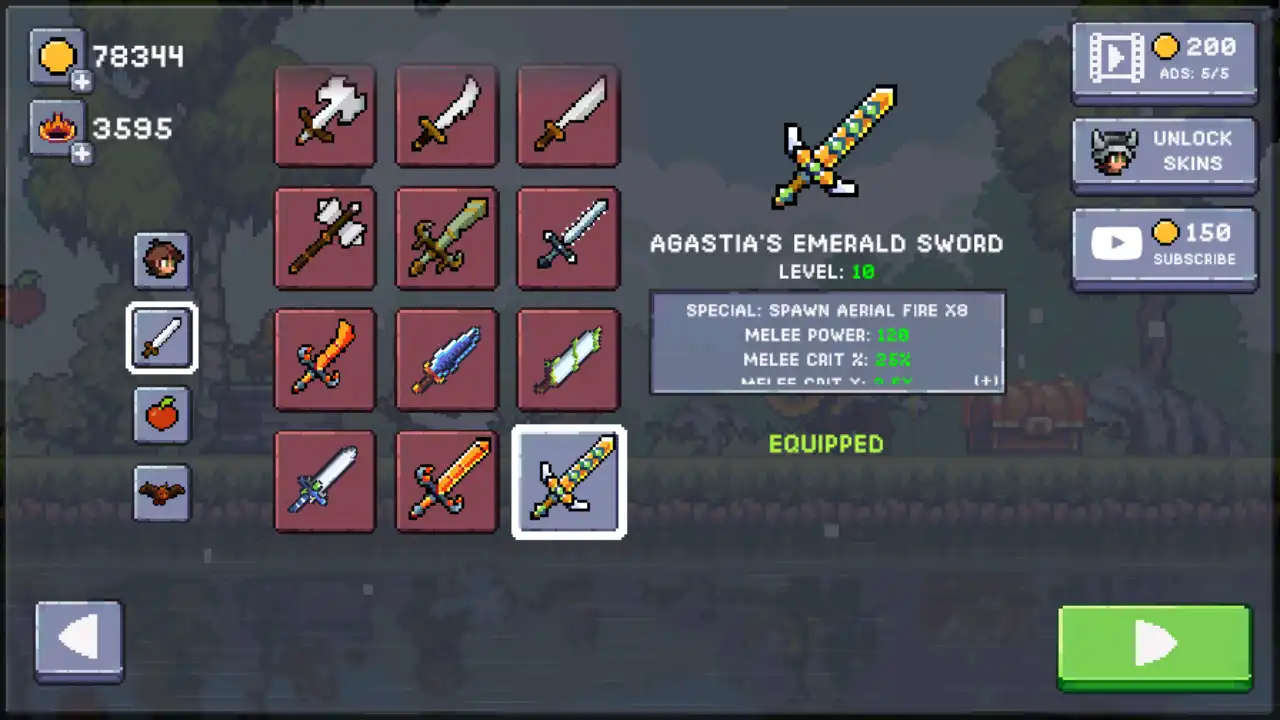Pick the long-handled battle axe
This screenshot has width=1280, height=720.
(x=325, y=238)
